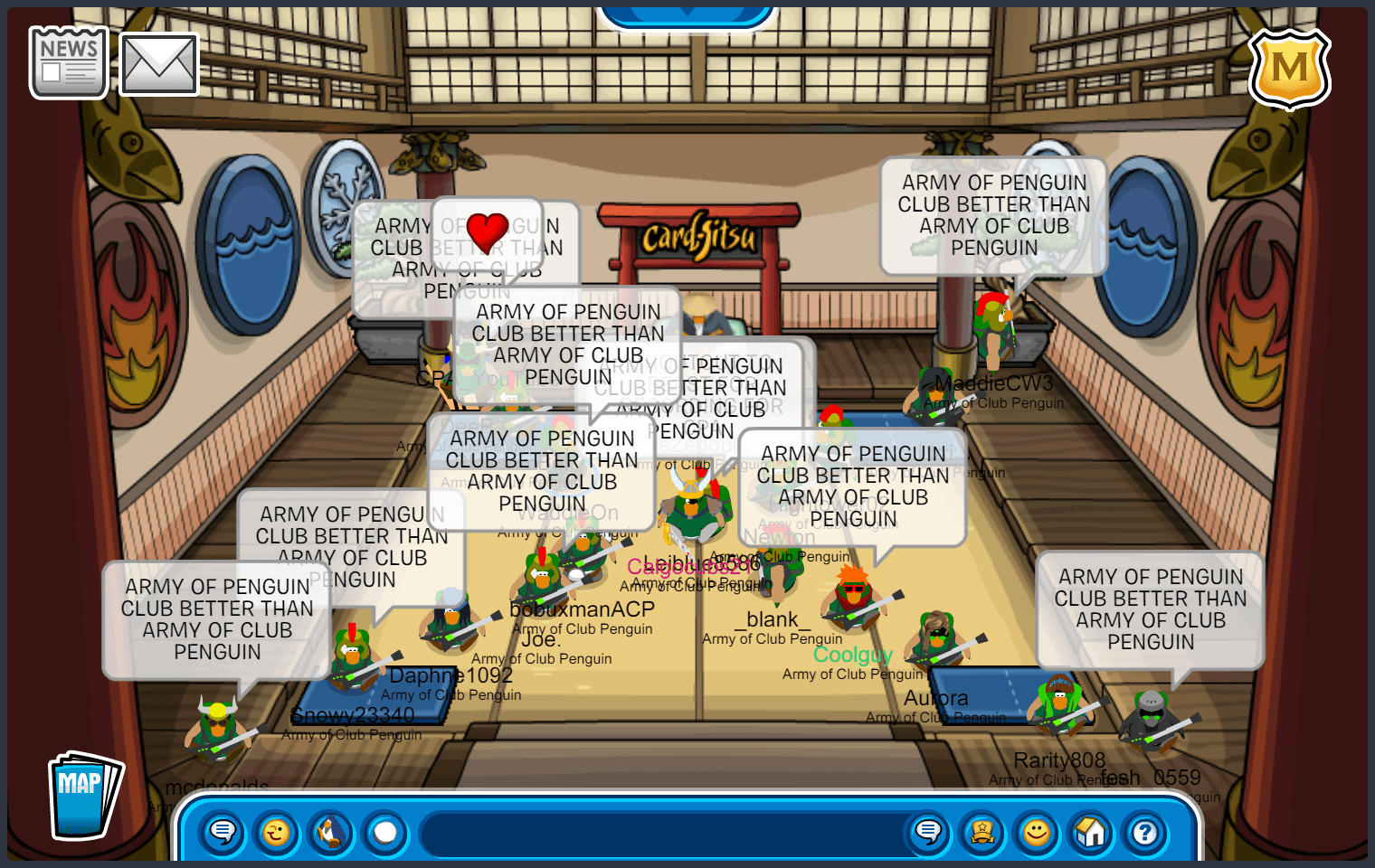The image size is (1375, 868).
Task: Select the snowball throw button
Action: pos(385,832)
